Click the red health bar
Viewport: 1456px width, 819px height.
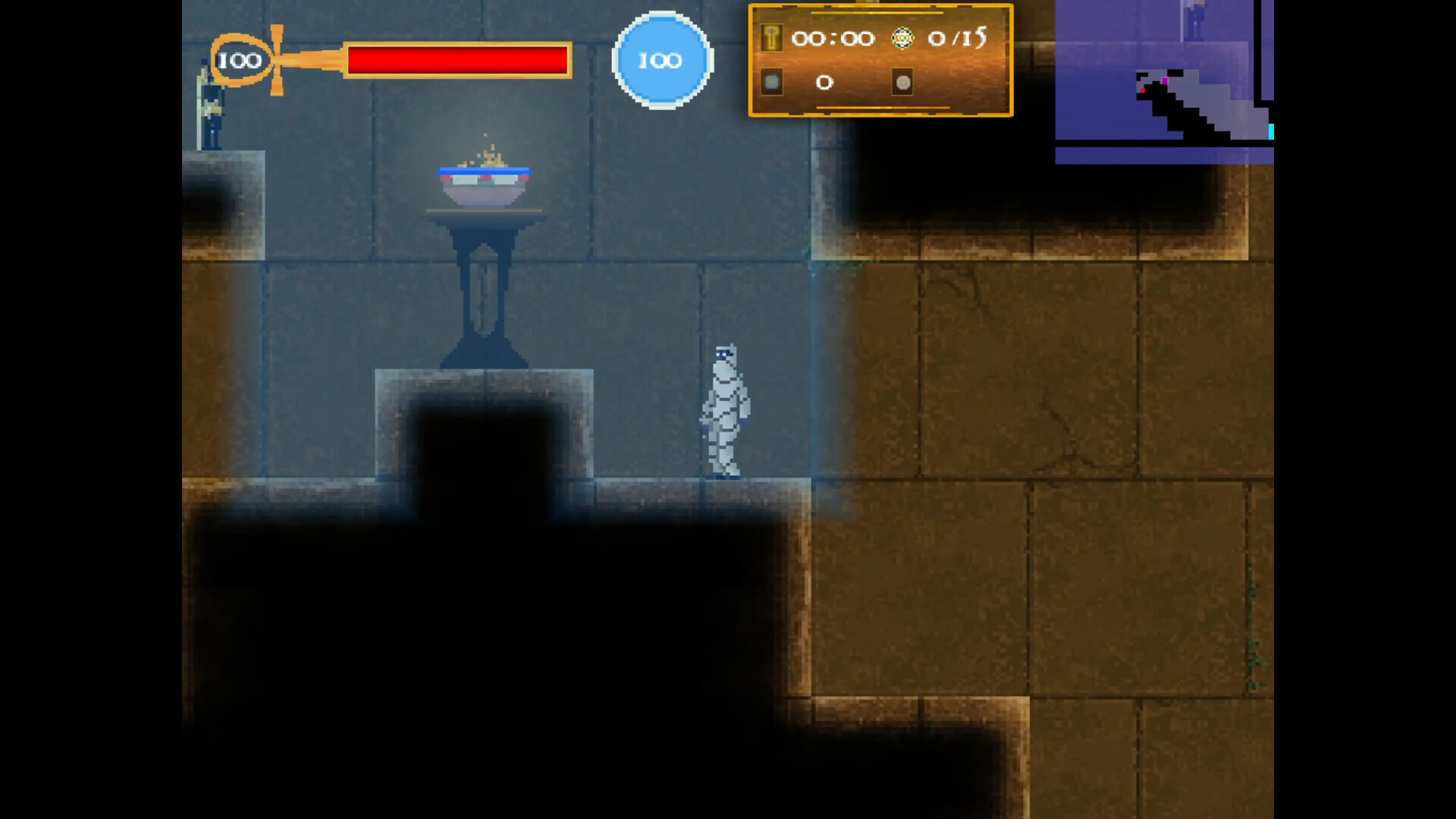457,61
